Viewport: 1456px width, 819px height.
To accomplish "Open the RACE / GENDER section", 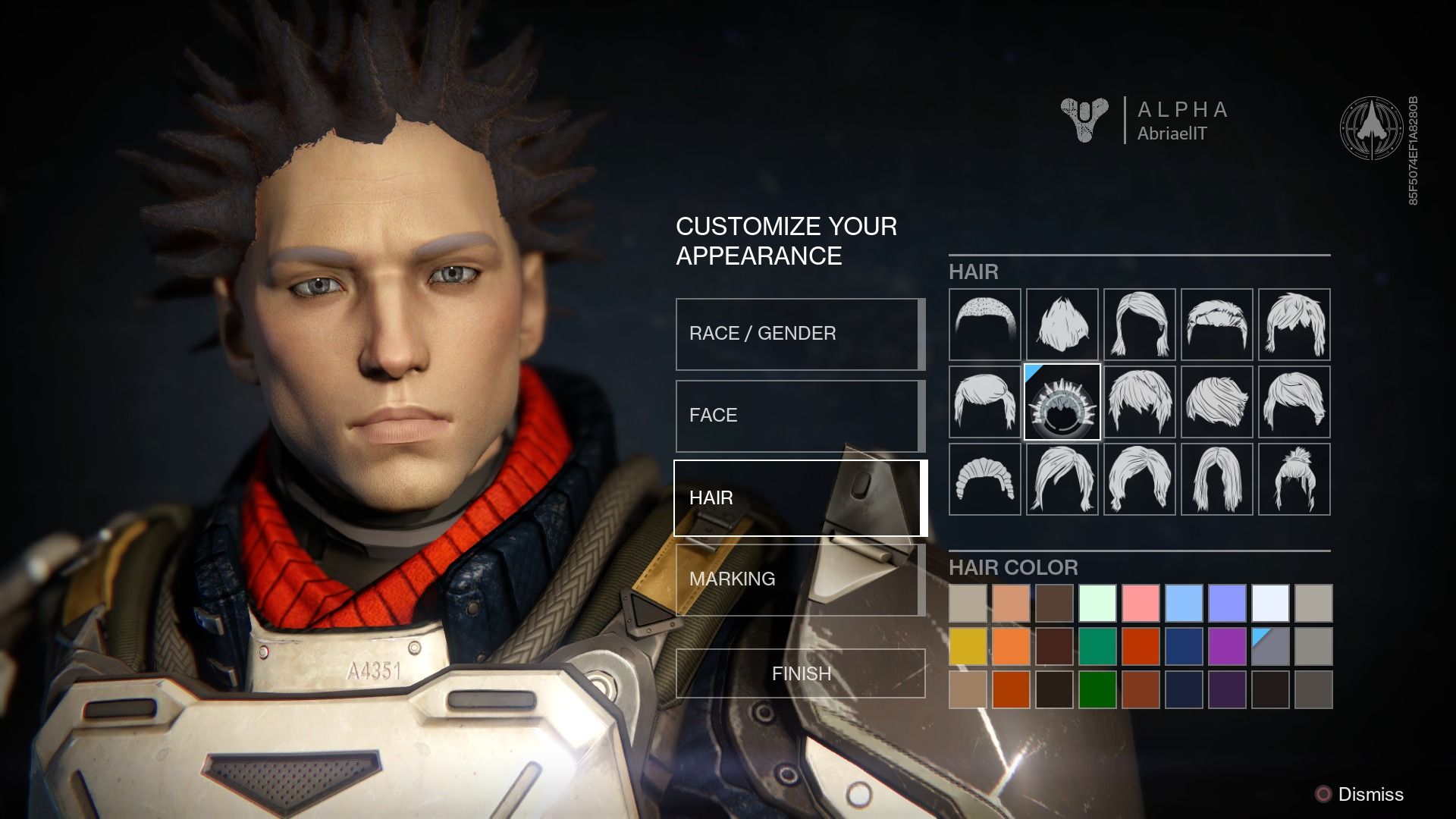I will pos(799,333).
